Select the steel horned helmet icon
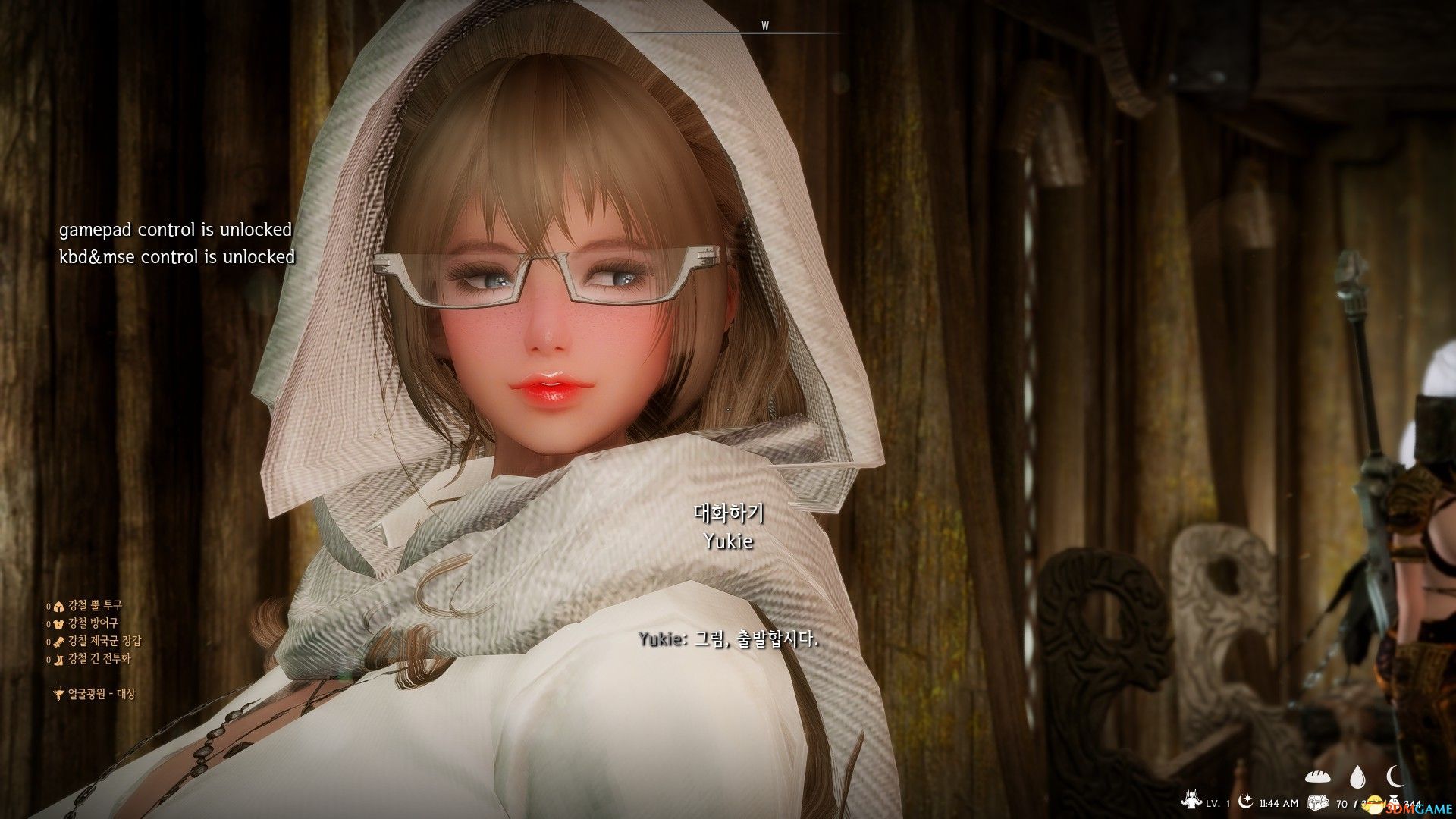The image size is (1456, 819). click(x=58, y=607)
